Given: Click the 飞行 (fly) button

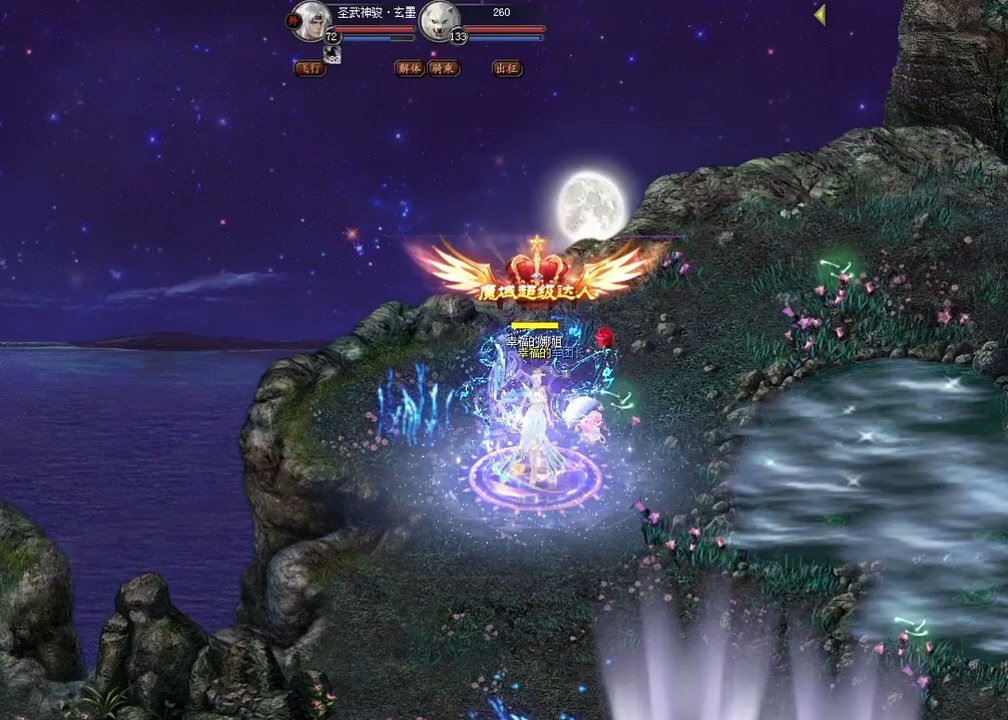Looking at the screenshot, I should (310, 69).
